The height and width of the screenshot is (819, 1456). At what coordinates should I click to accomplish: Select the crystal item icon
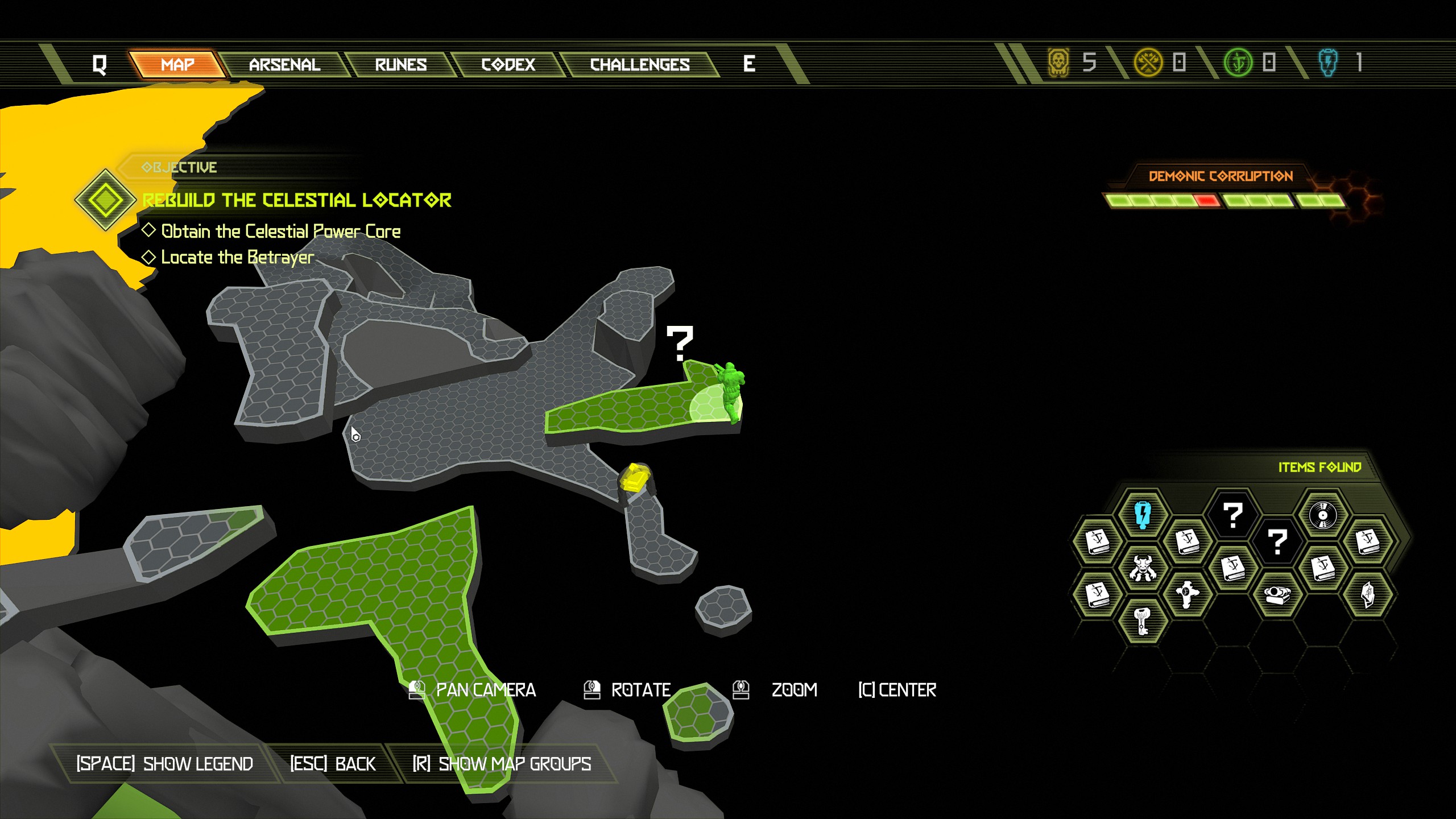(1368, 594)
